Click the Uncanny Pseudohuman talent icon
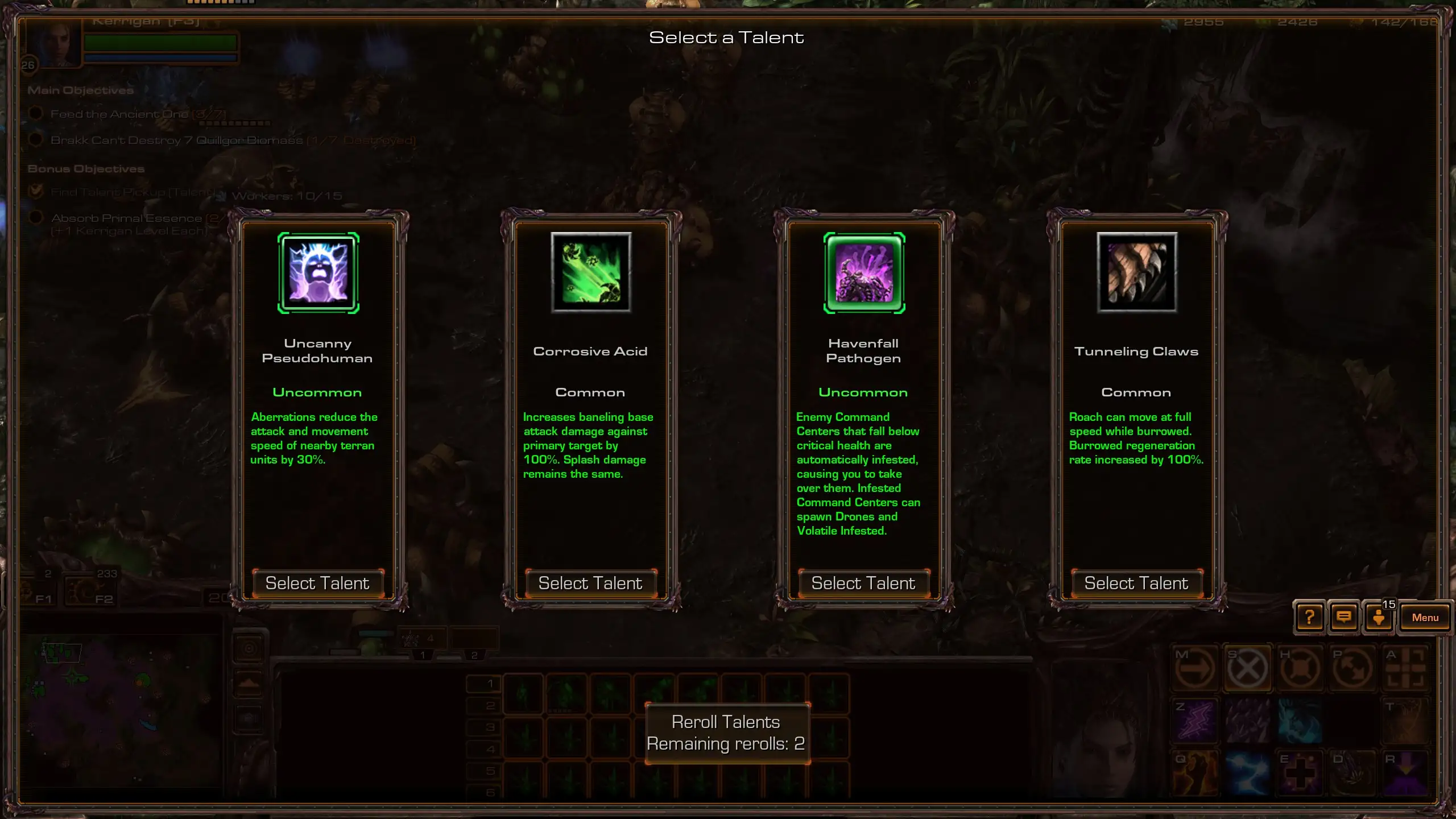This screenshot has height=819, width=1456. (318, 273)
